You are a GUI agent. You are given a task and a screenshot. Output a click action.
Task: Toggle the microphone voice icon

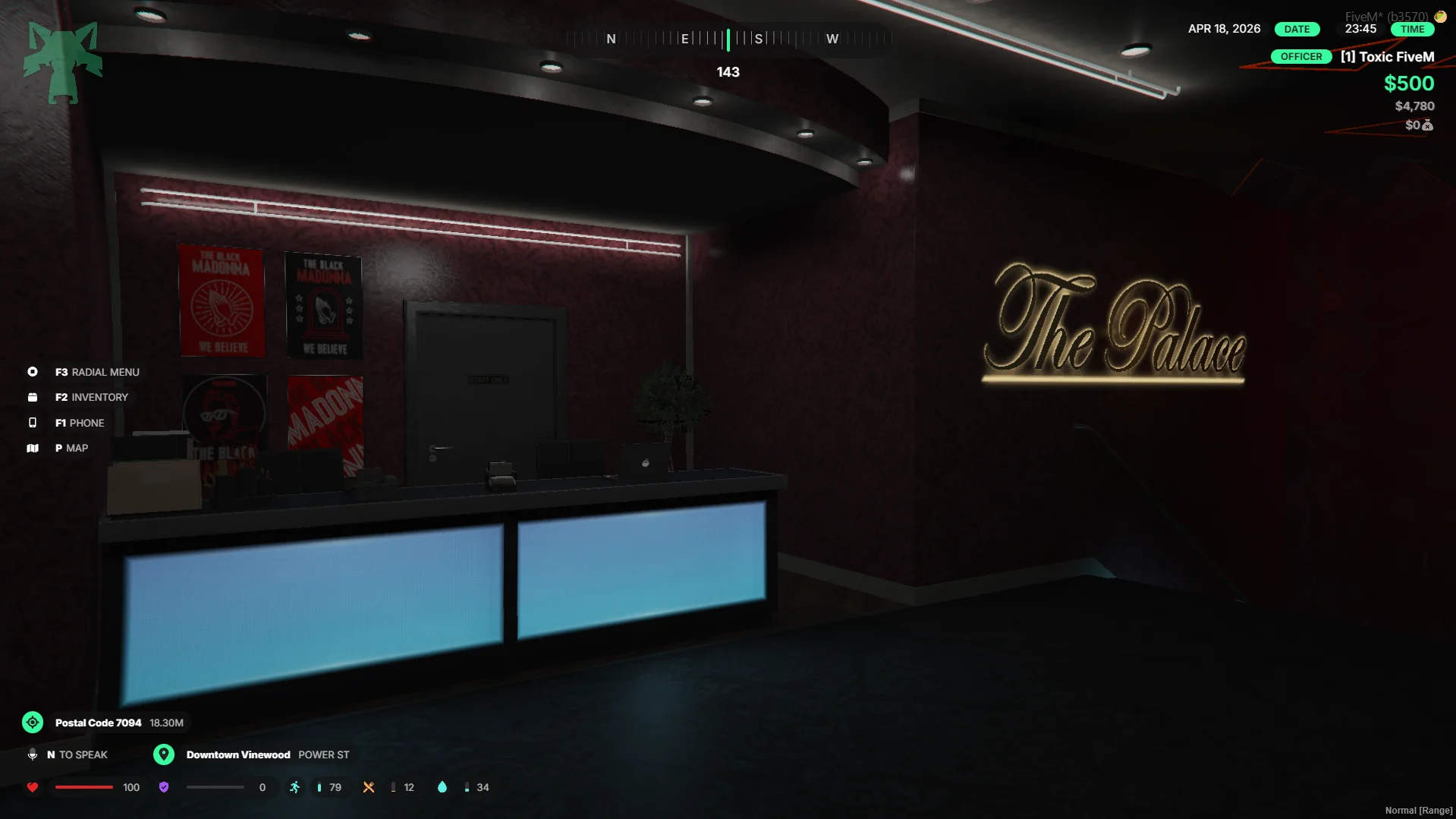tap(33, 754)
